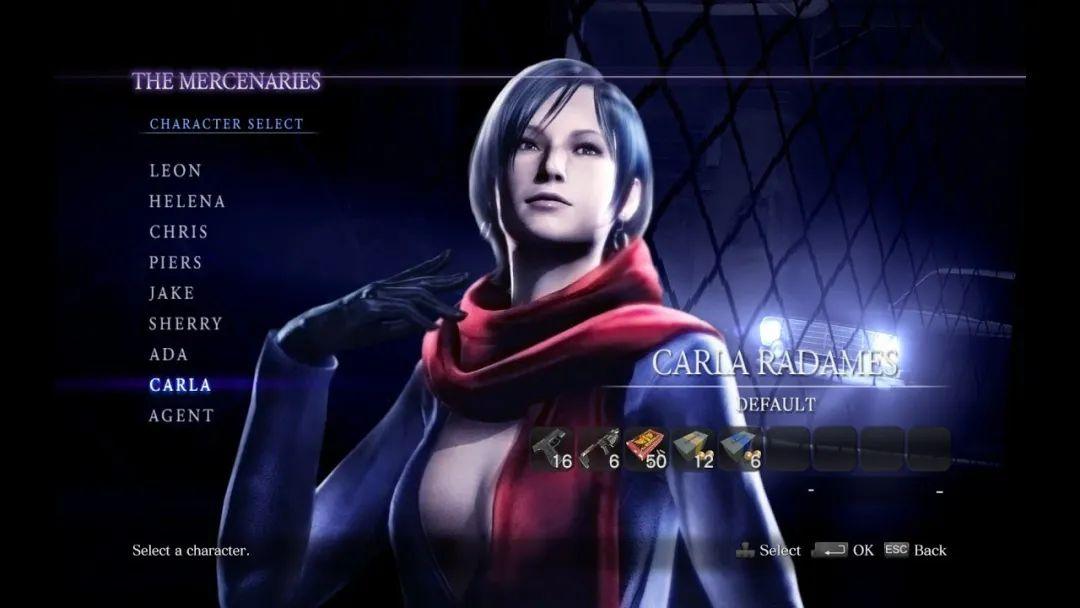Click the shotgun slot with 6 rounds

(599, 449)
